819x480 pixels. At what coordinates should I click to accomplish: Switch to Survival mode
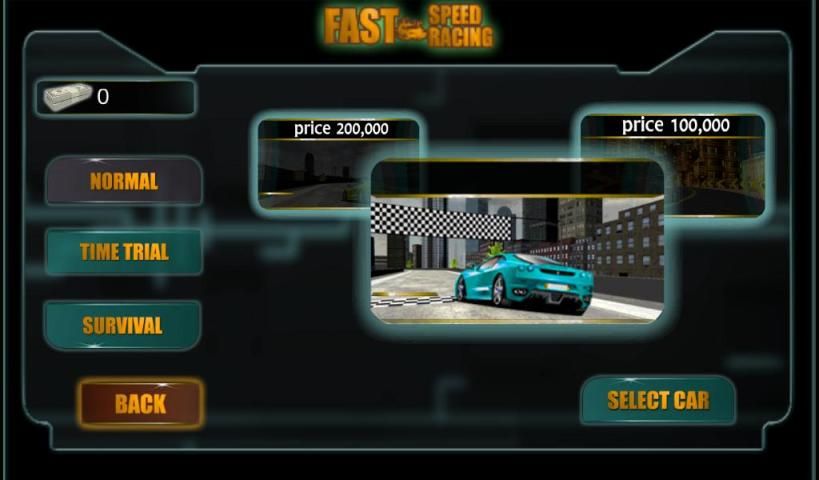pos(122,325)
